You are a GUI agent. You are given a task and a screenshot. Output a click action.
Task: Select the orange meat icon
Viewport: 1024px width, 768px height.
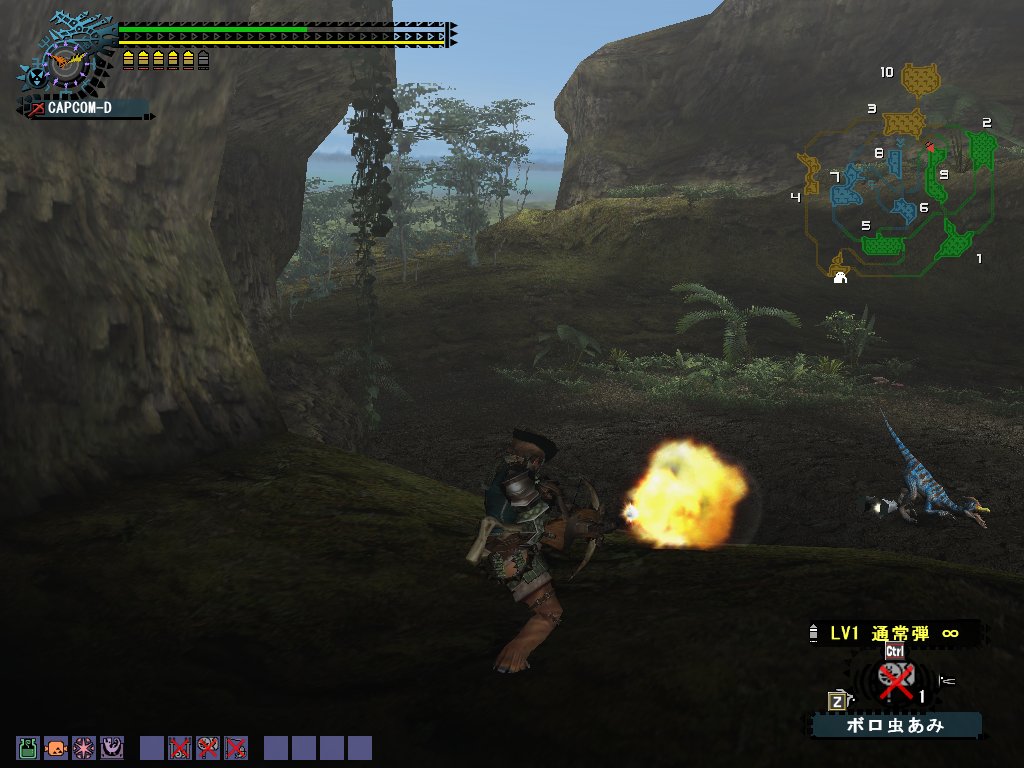pos(56,747)
